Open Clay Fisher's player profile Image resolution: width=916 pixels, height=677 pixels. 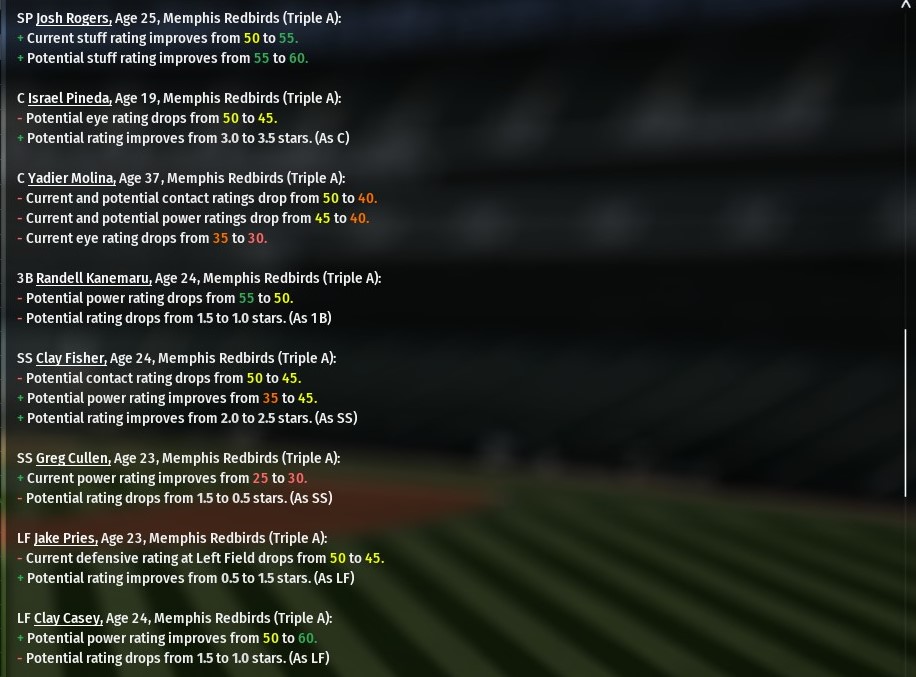click(x=71, y=358)
